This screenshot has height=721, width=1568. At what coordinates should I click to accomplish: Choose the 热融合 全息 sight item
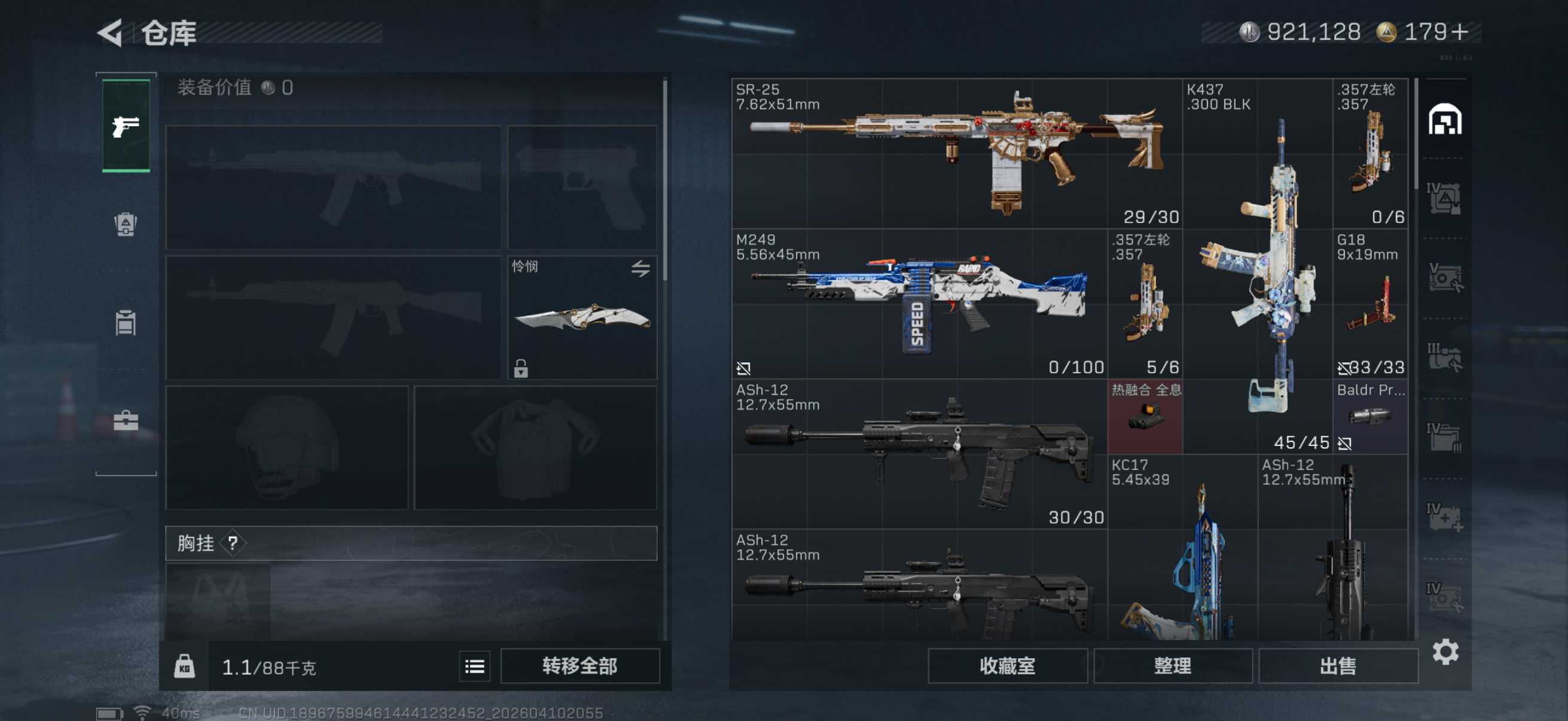click(1145, 417)
